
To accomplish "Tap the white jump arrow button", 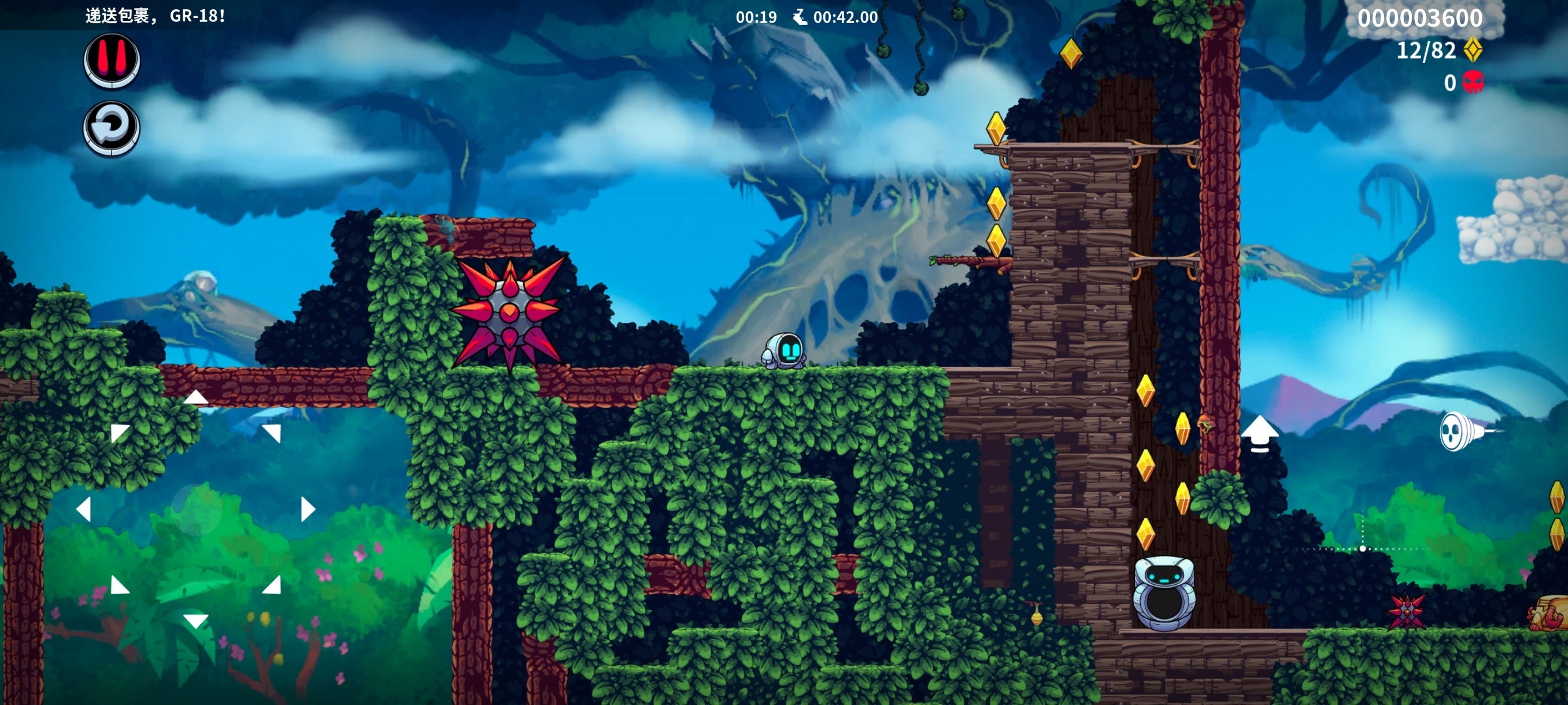I will [1259, 434].
